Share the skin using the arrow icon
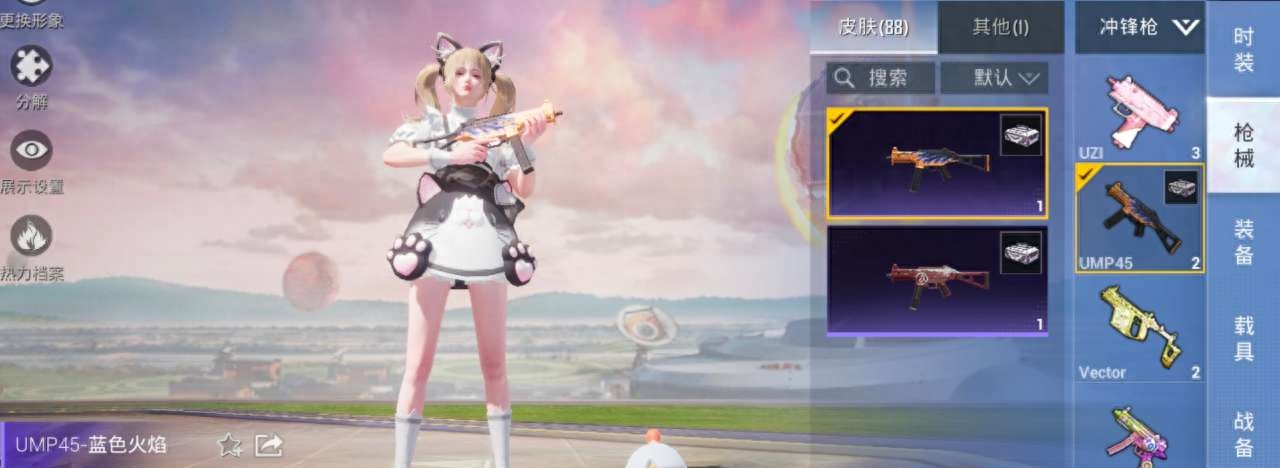1280x468 pixels. [x=268, y=444]
